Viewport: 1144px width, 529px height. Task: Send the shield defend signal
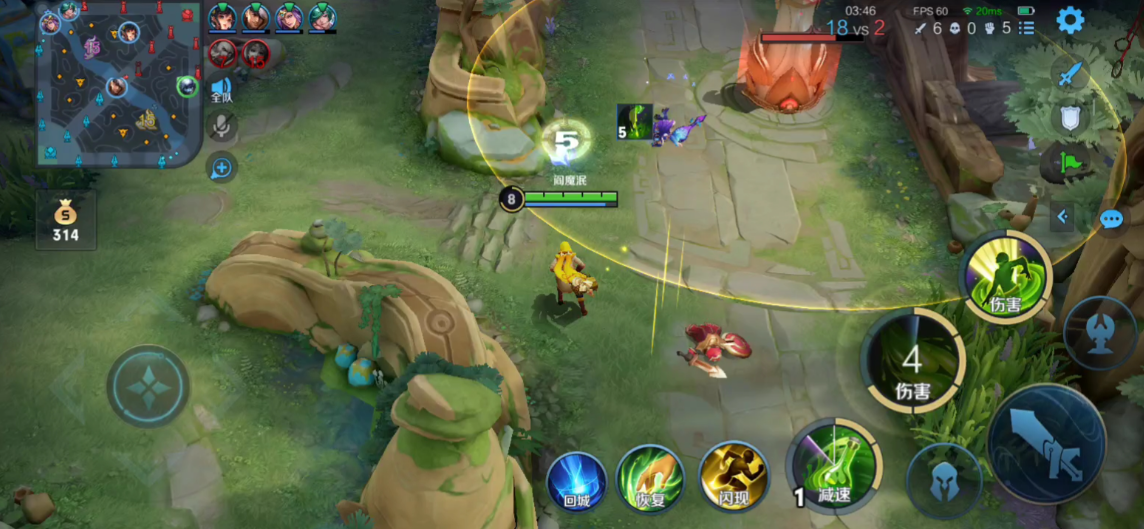point(1070,119)
